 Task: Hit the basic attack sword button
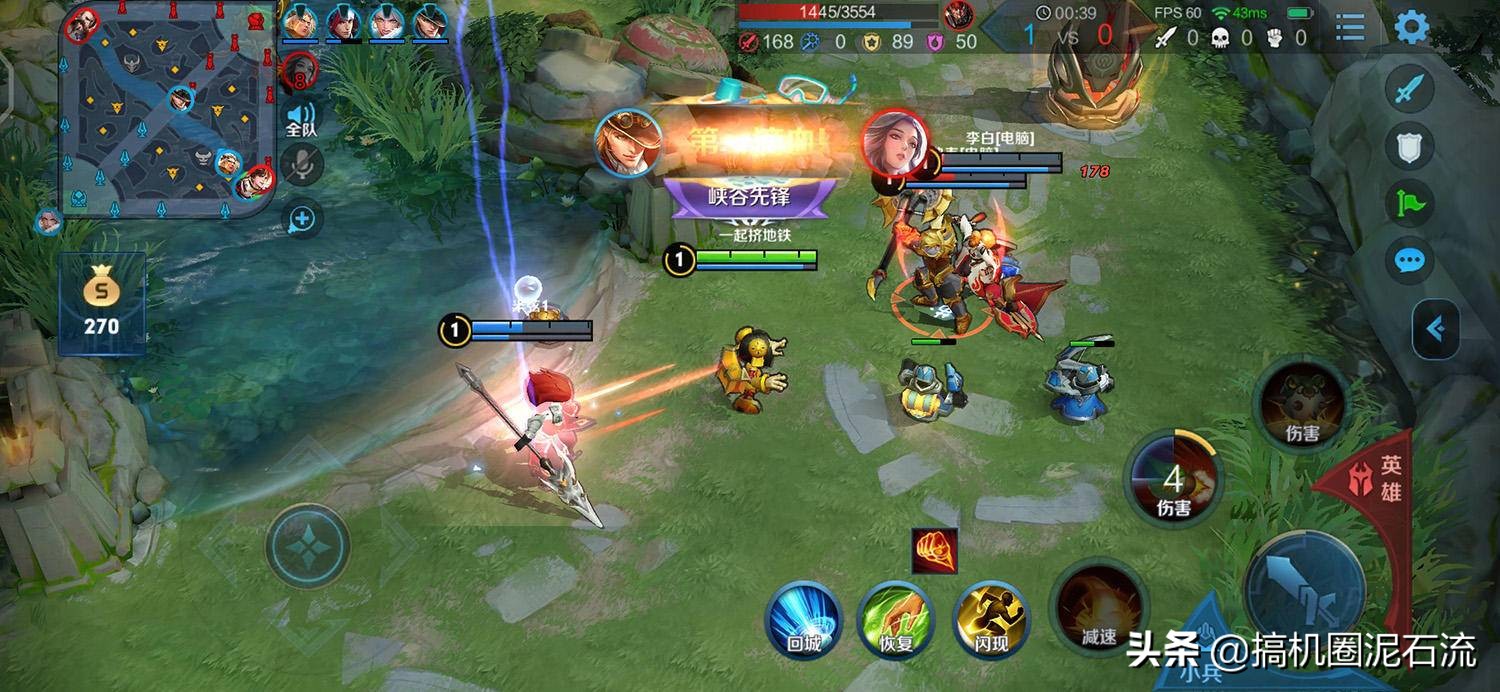click(1305, 590)
